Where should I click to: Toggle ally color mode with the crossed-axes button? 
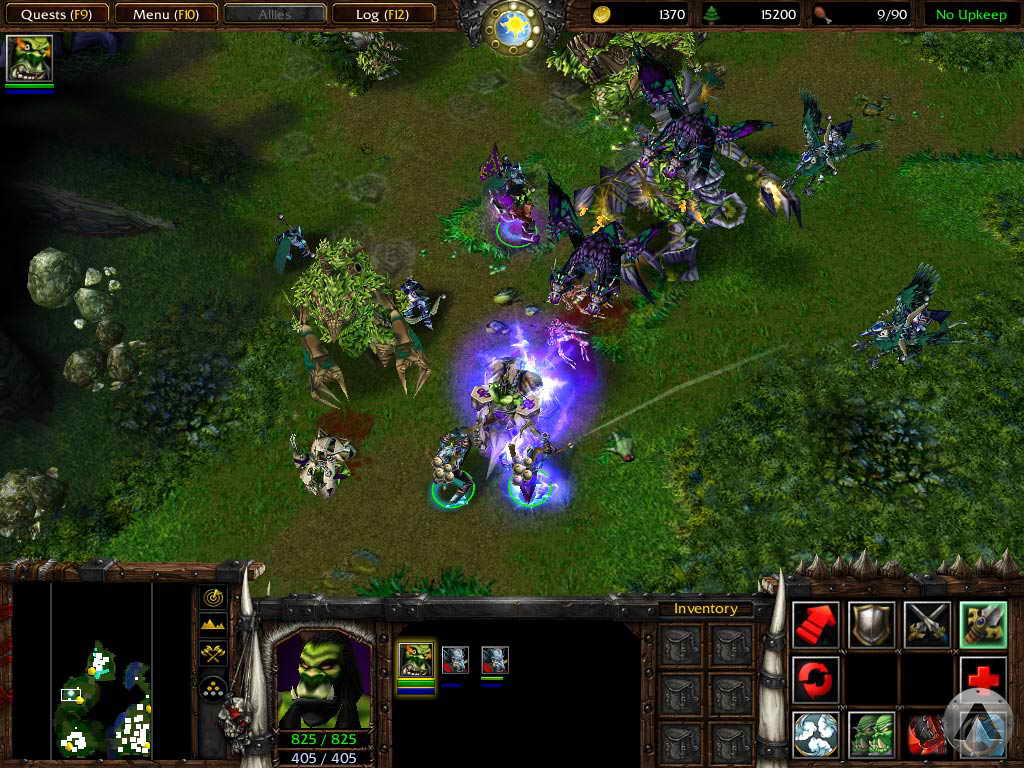[x=213, y=654]
